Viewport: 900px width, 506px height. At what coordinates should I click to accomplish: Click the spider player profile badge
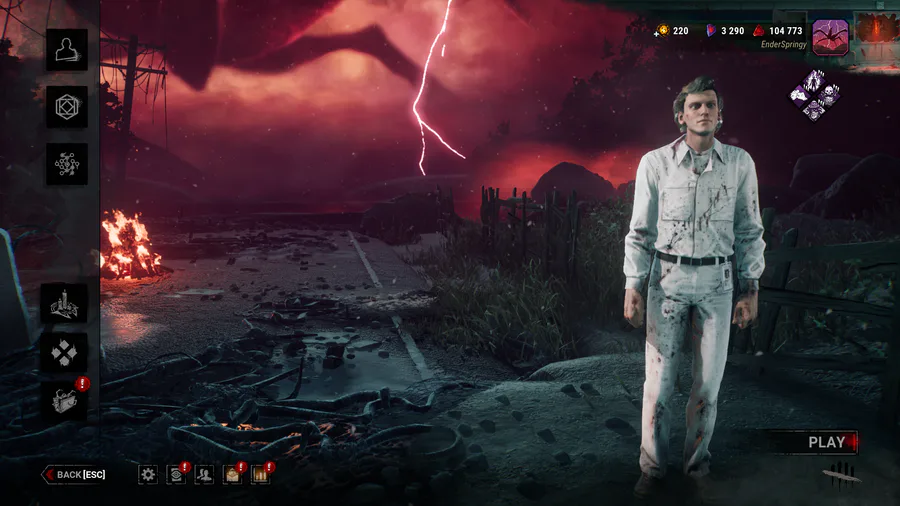pos(830,37)
